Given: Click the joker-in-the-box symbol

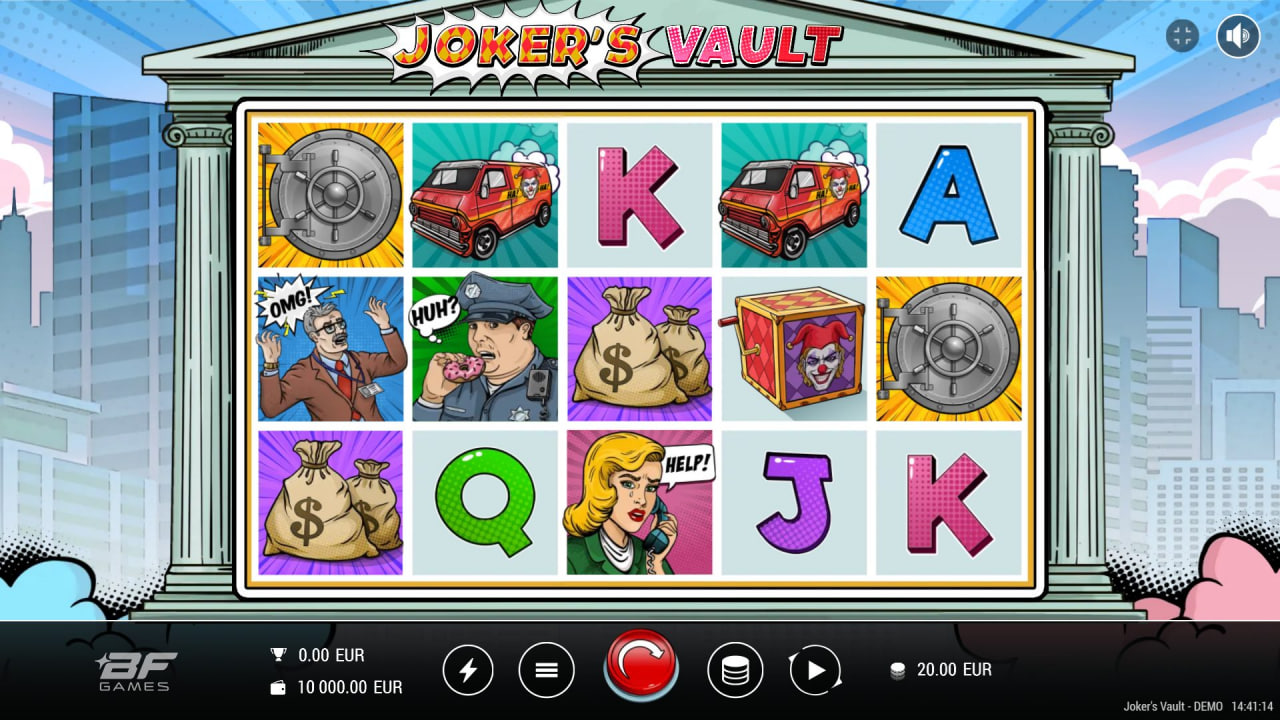Looking at the screenshot, I should tap(794, 347).
